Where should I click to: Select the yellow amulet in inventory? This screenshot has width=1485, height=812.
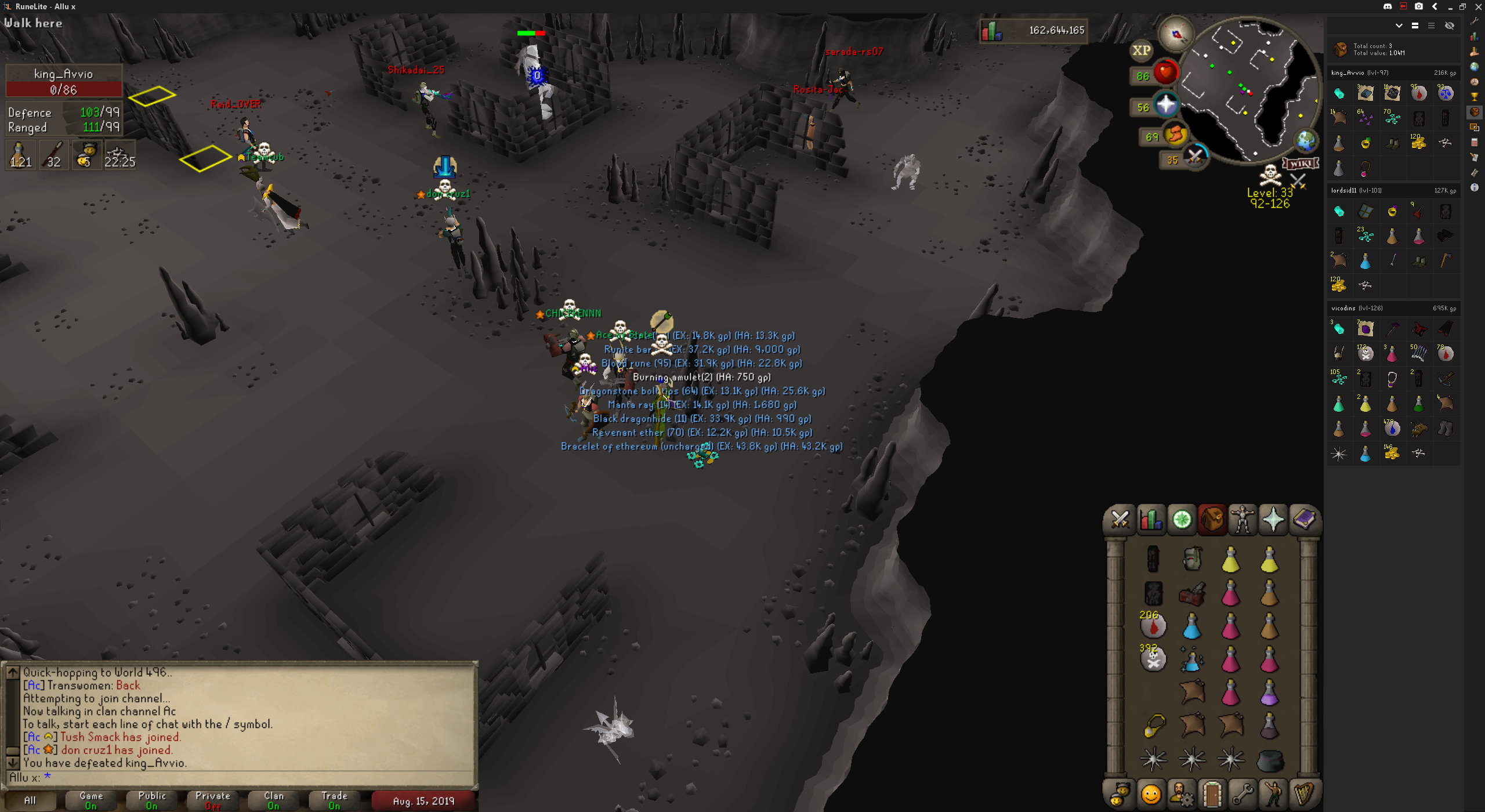[1154, 725]
